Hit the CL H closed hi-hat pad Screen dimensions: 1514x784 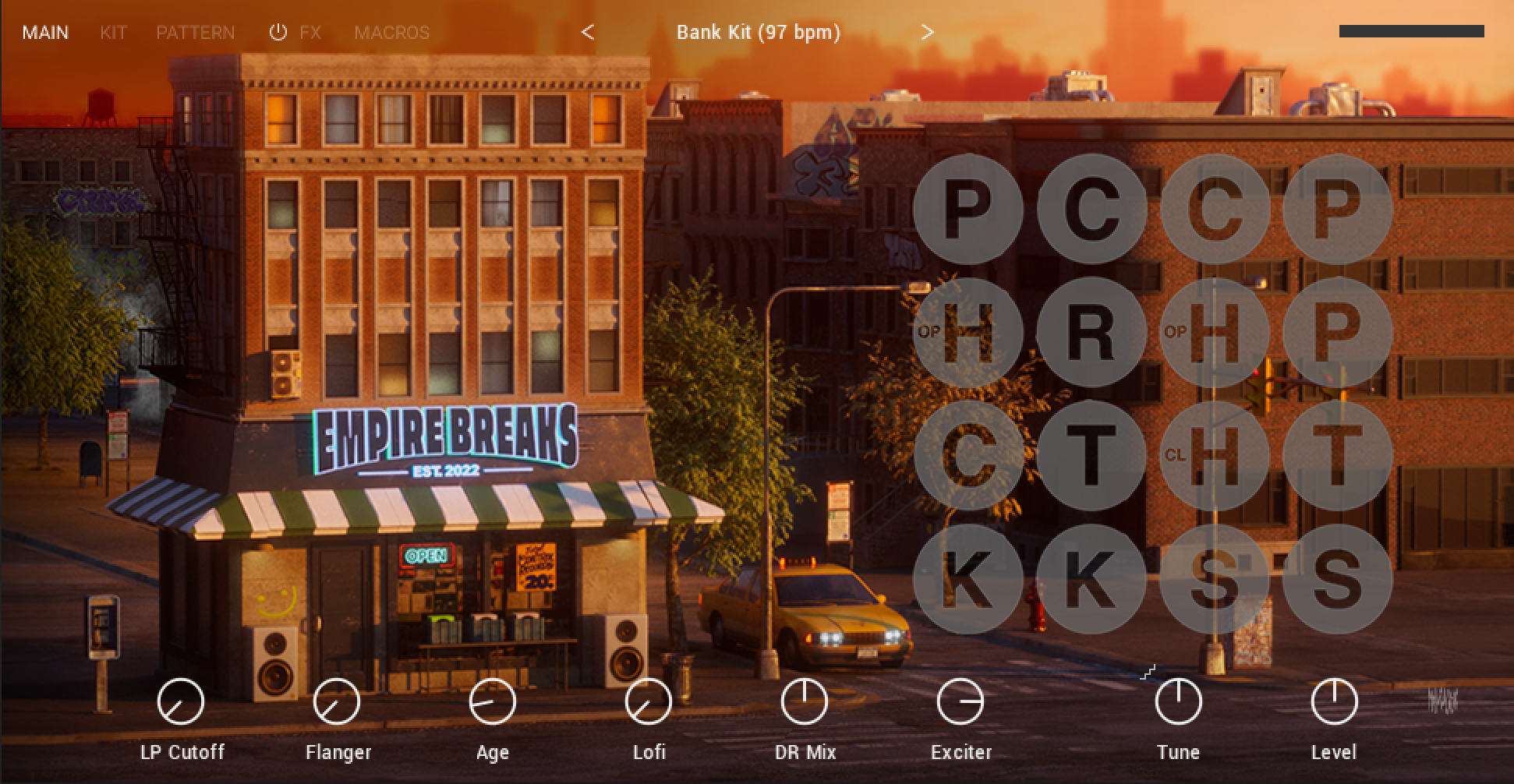(1214, 455)
